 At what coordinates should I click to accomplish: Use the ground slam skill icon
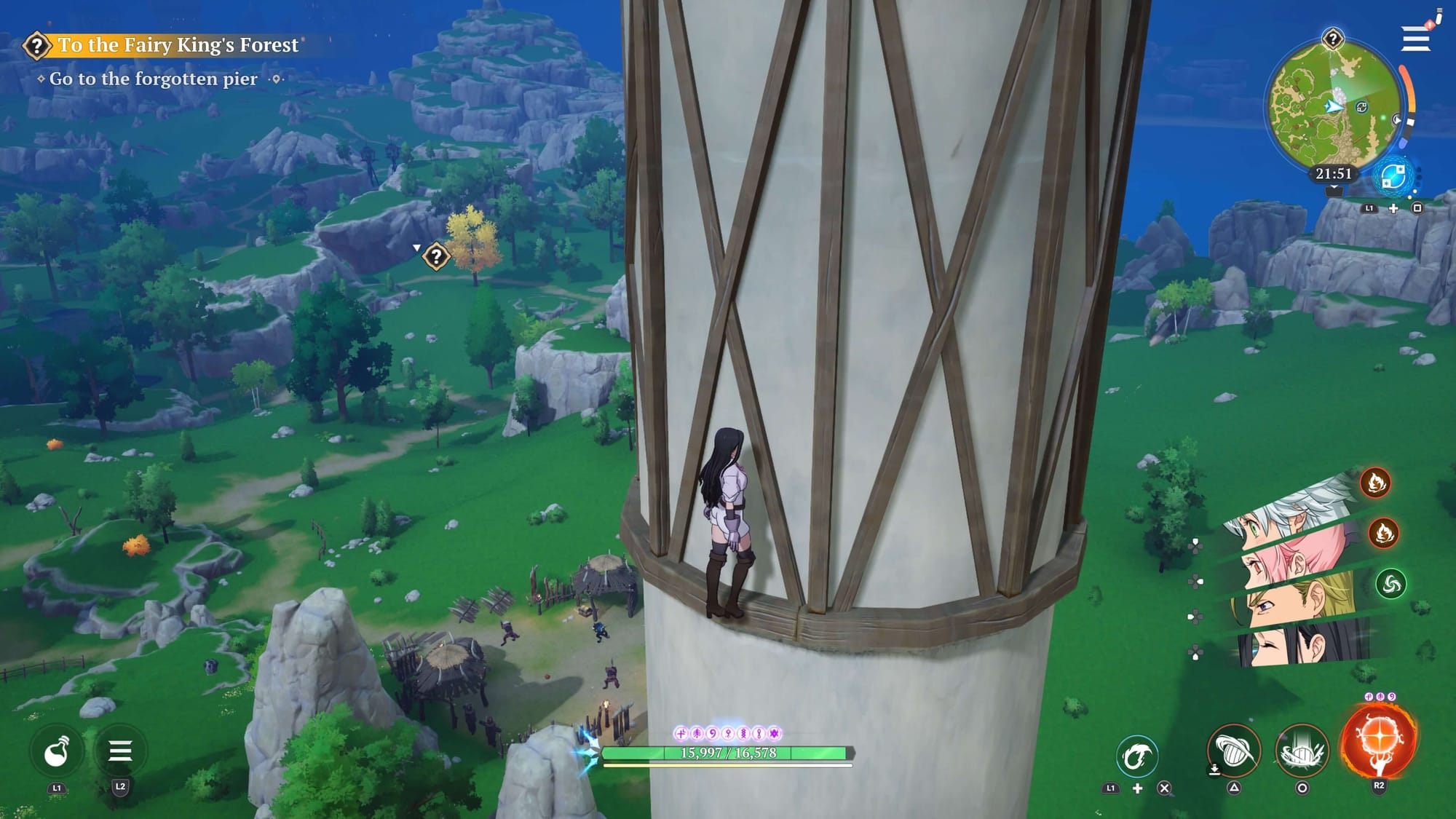[x=1302, y=751]
